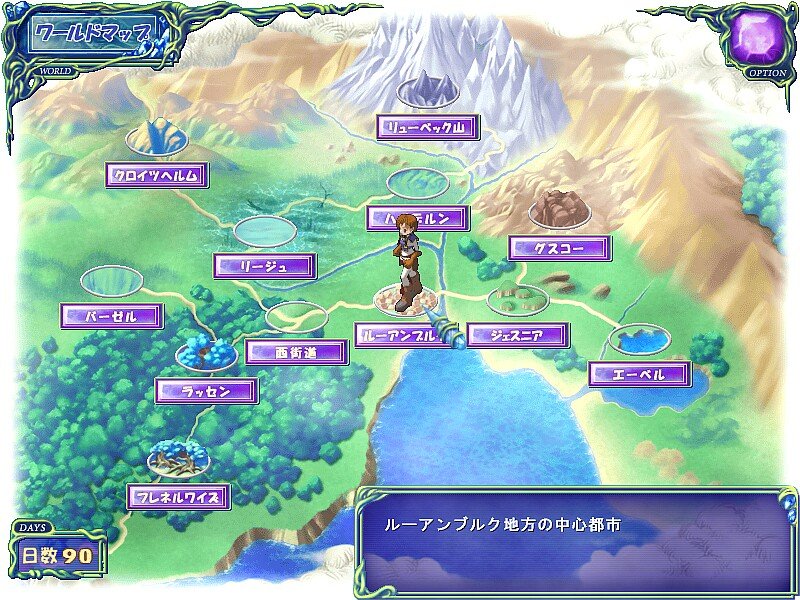Screen dimensions: 800x600
Task: Click the ルーアンブルク city label
Action: click(396, 336)
